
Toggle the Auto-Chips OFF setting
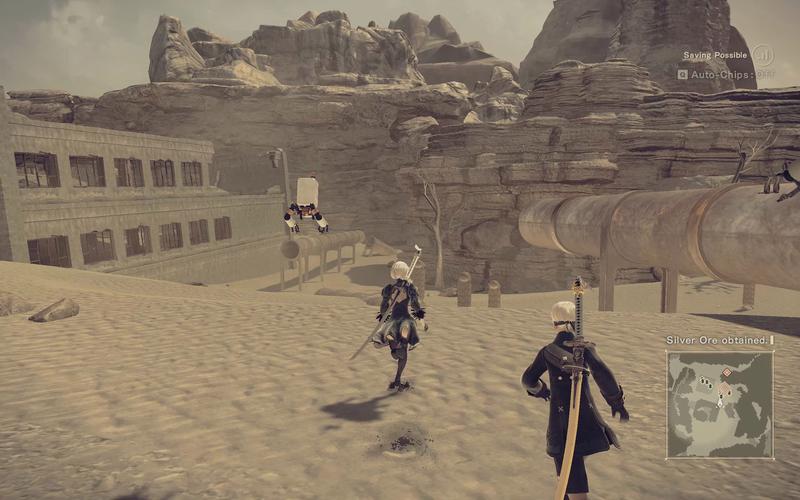(x=728, y=74)
